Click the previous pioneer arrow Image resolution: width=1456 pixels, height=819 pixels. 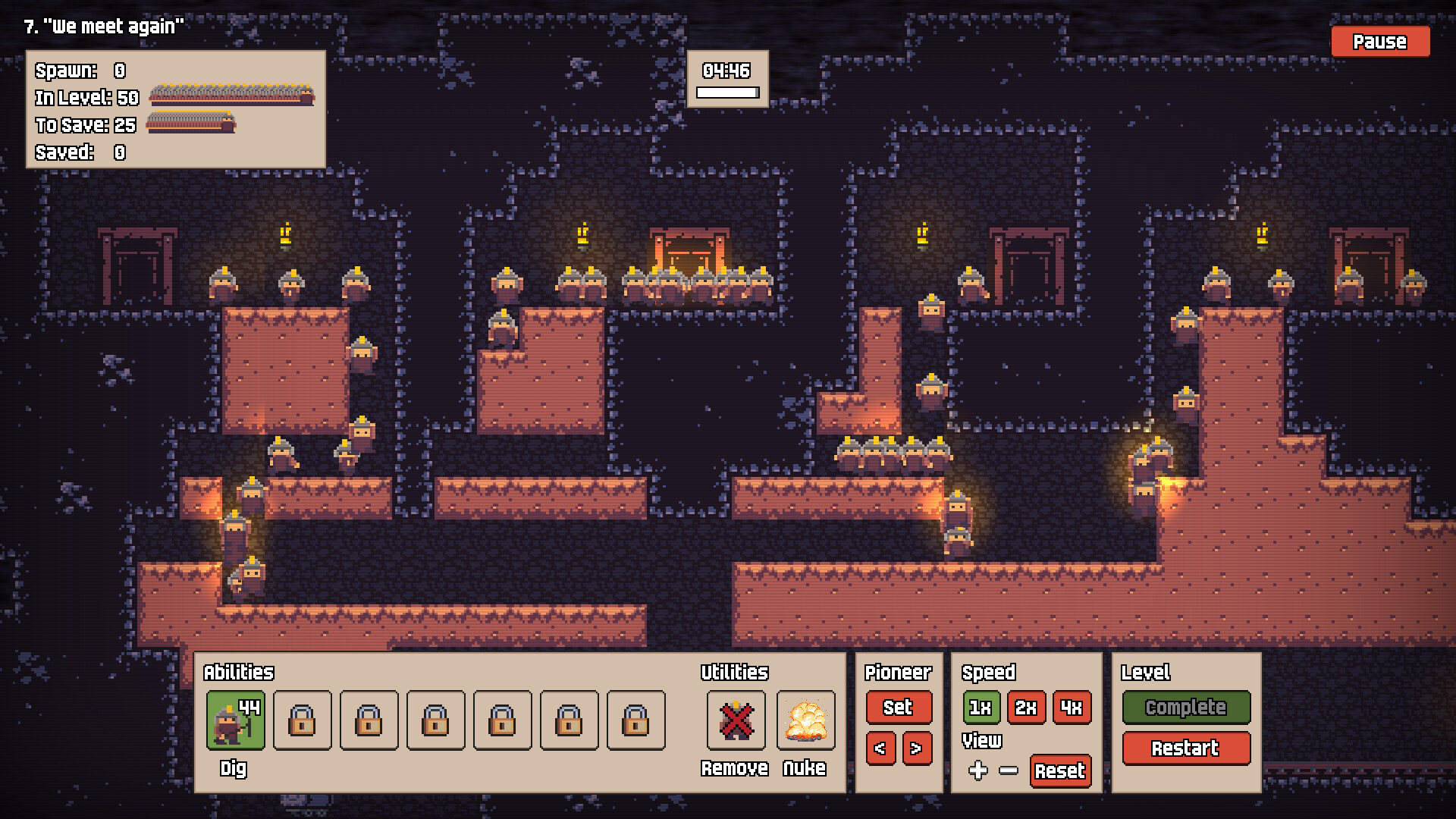pos(880,748)
